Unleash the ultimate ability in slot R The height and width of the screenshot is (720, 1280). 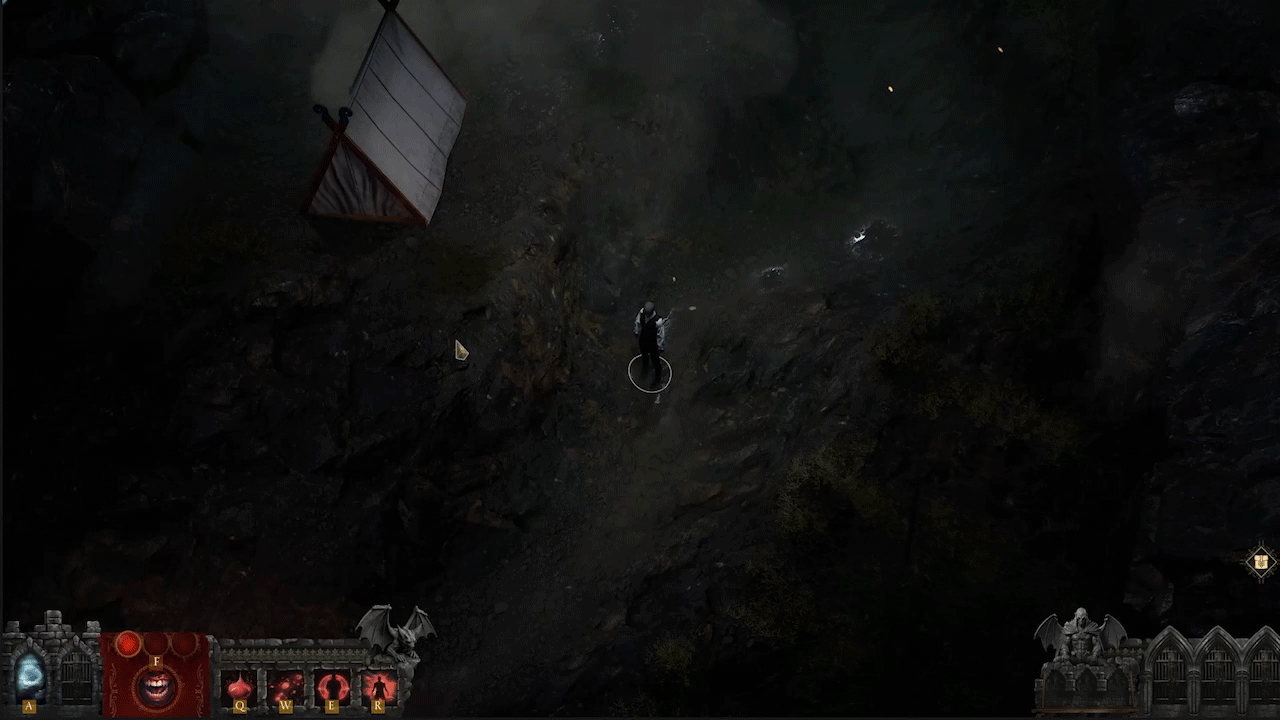[379, 686]
